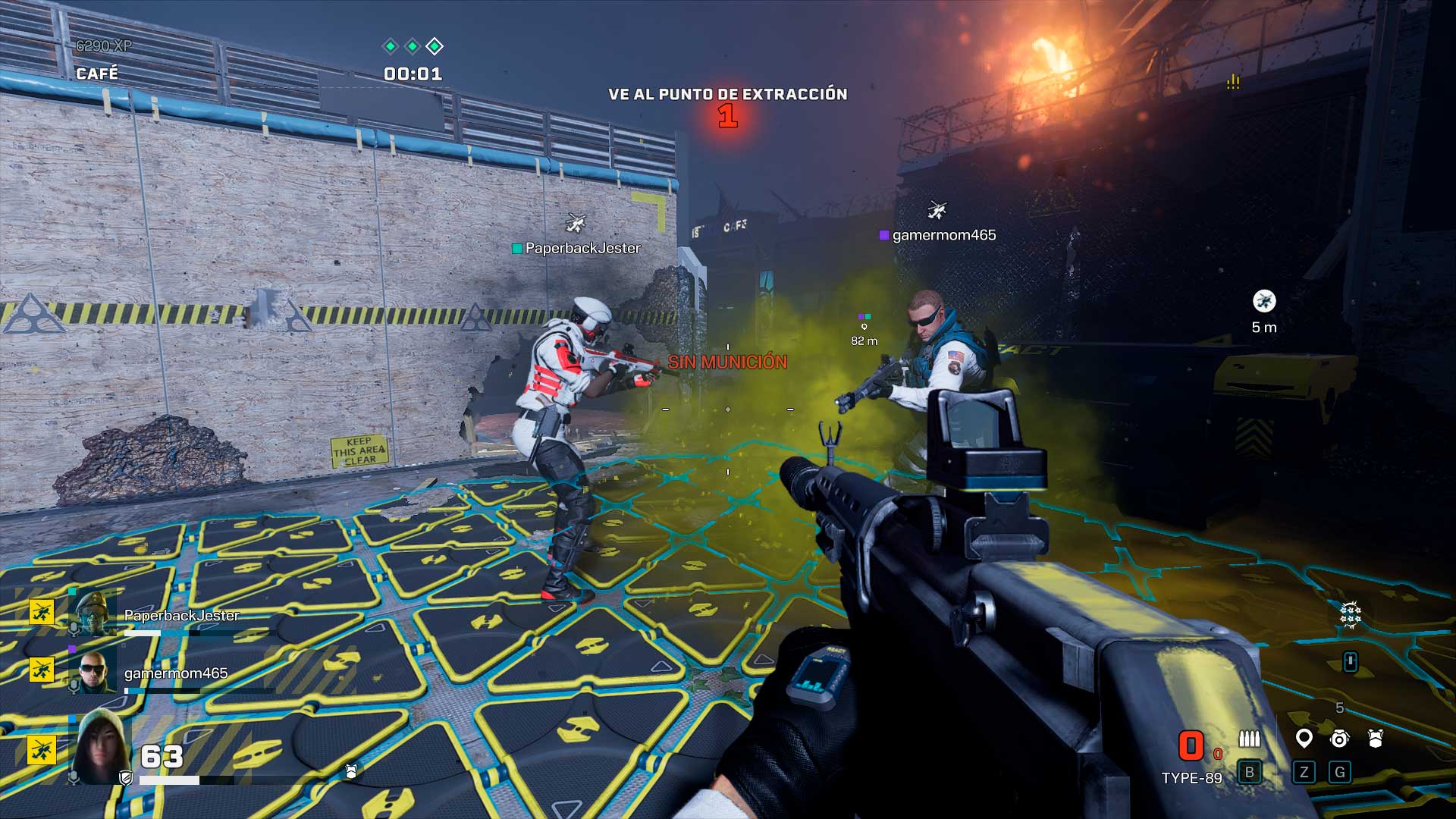Click the 82 m waypoint marker
Screen dimensions: 1456x819
(x=864, y=327)
